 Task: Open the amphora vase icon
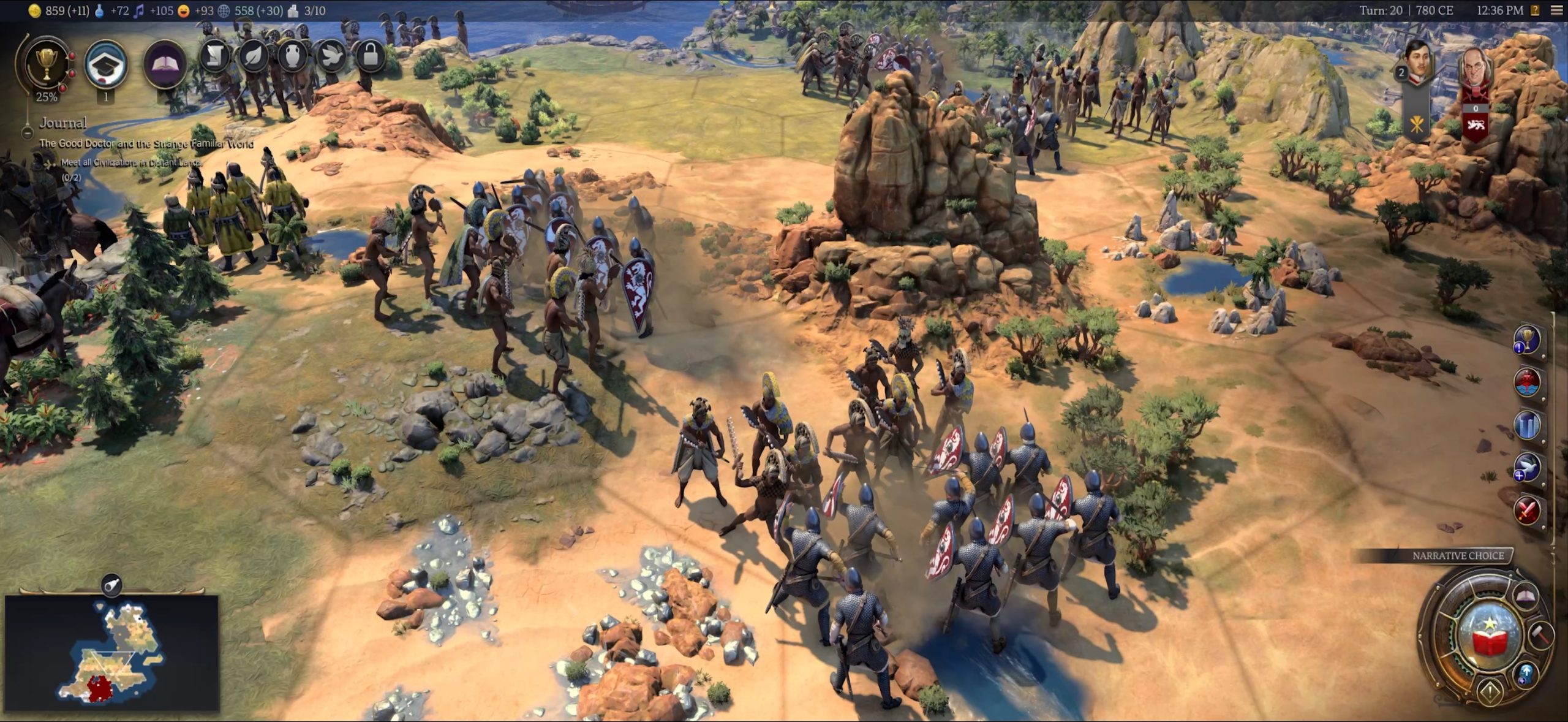tap(292, 57)
